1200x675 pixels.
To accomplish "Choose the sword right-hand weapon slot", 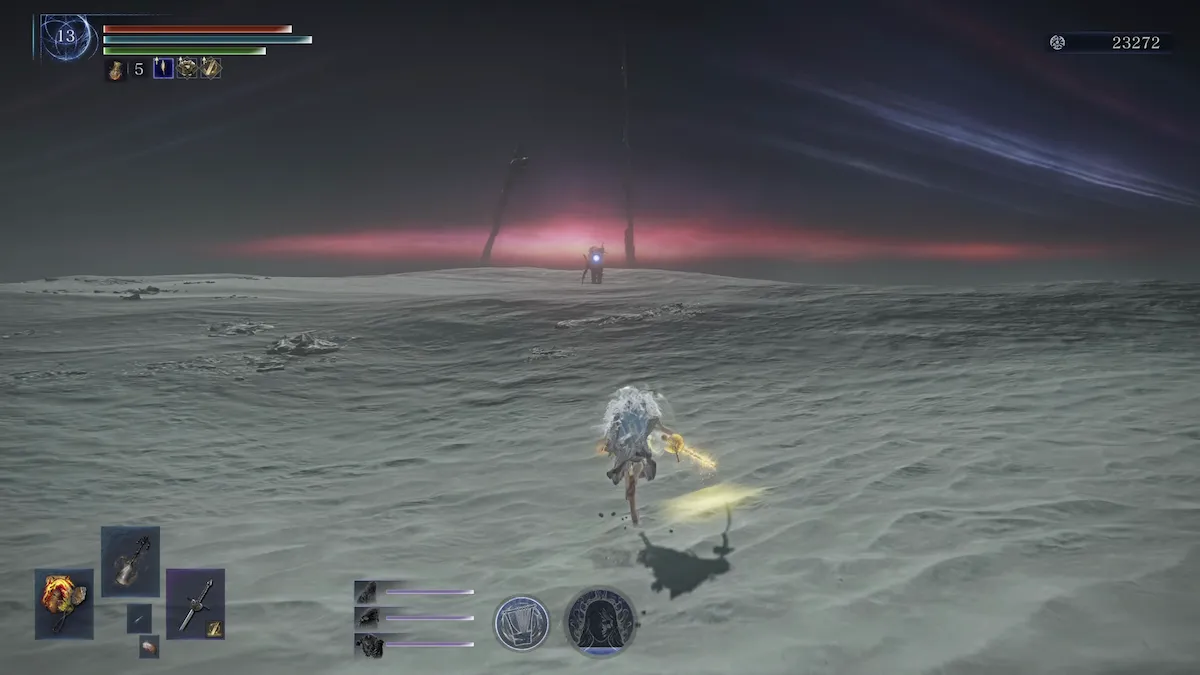I will coord(195,603).
